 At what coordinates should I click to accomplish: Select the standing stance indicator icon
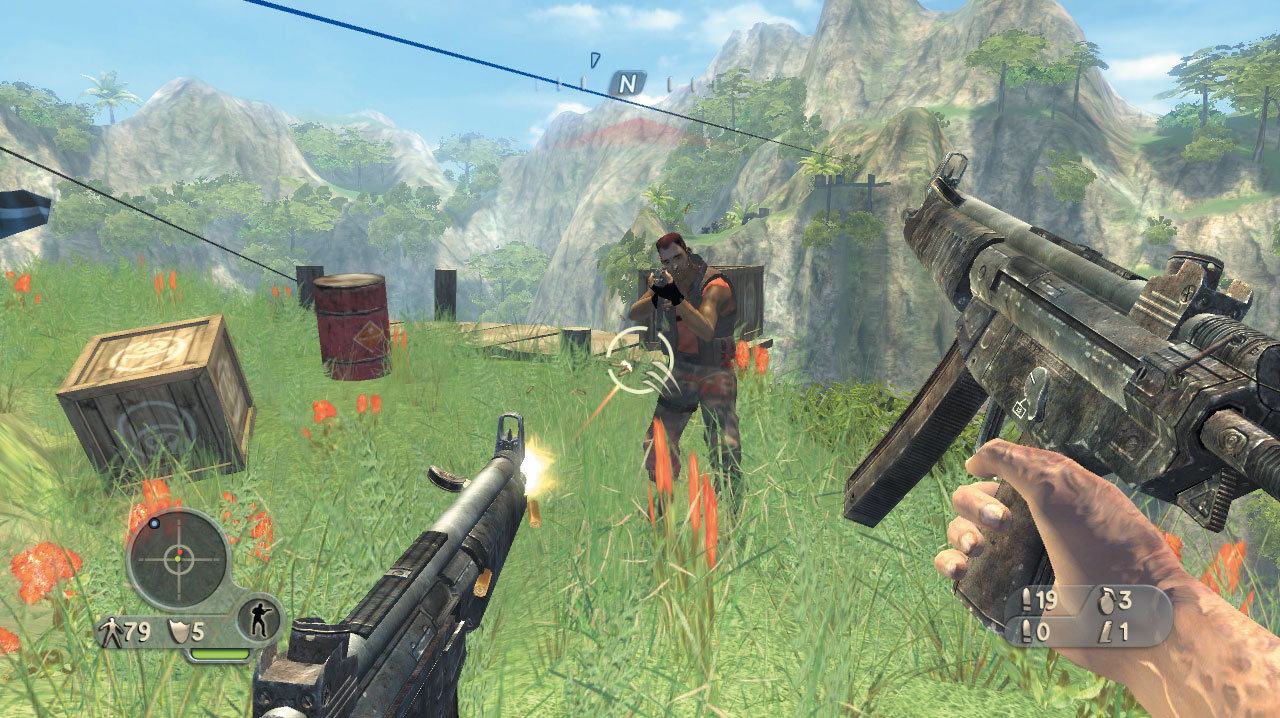pos(258,623)
